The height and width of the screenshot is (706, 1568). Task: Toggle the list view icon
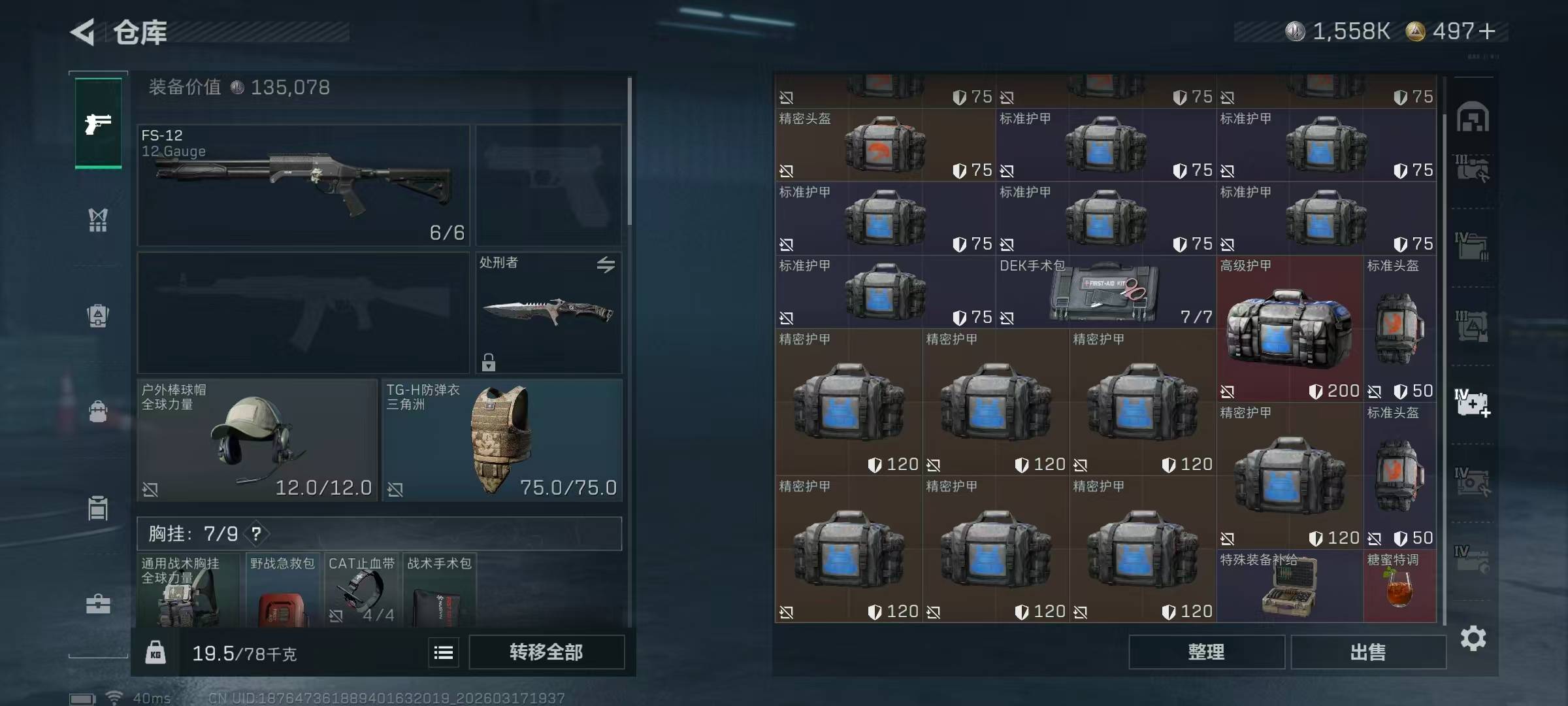click(444, 652)
